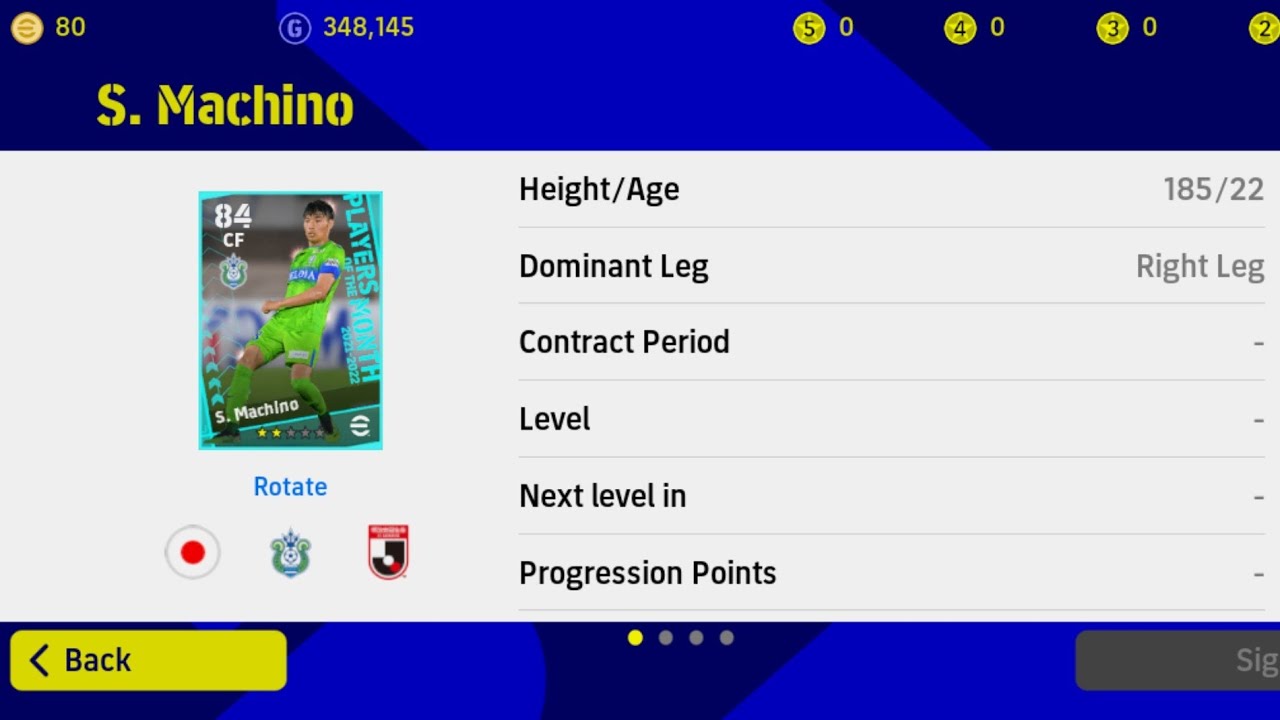Tap the Japan flag icon
The image size is (1280, 720).
point(192,552)
